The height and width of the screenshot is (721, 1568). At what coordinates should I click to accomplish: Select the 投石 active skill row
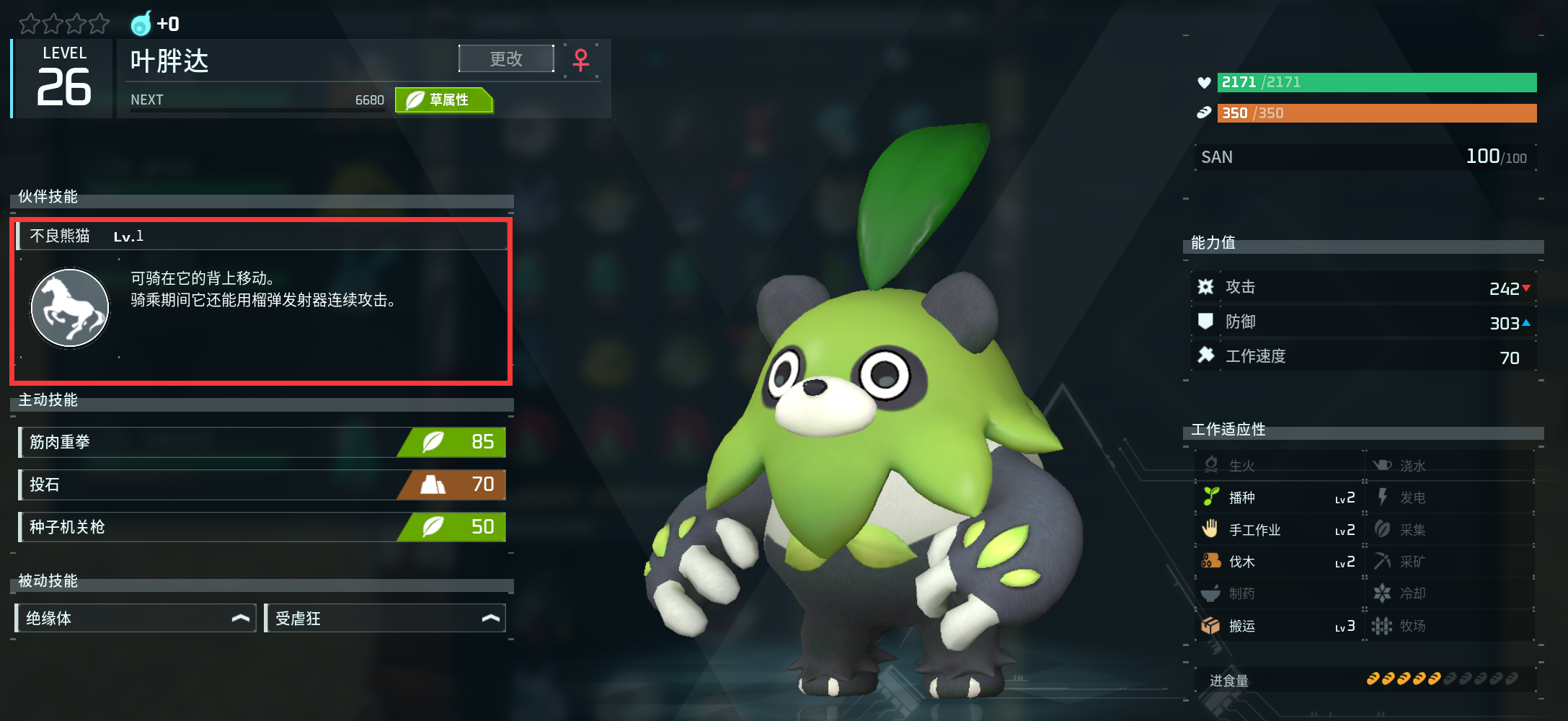point(262,485)
